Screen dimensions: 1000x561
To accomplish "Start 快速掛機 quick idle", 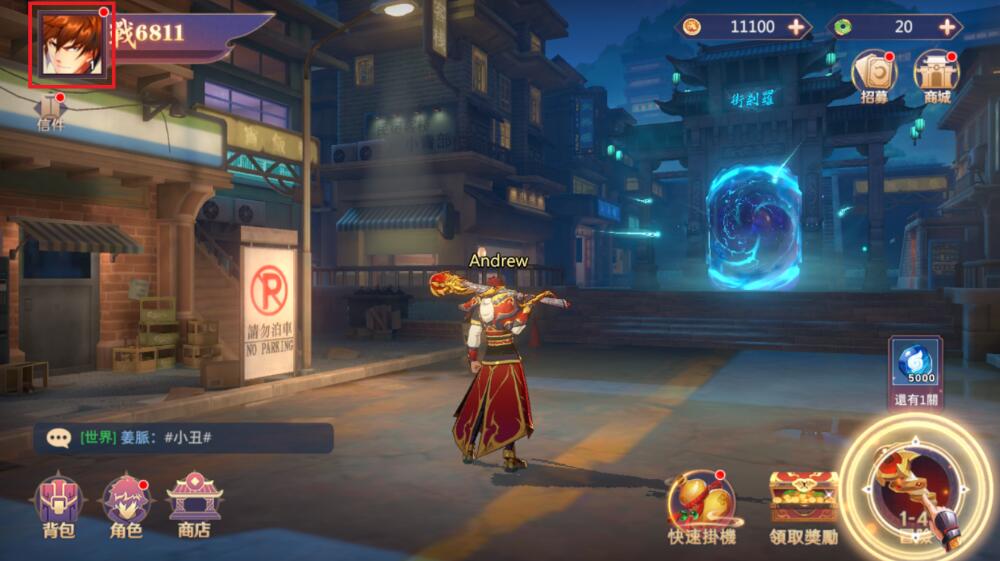I will point(702,505).
